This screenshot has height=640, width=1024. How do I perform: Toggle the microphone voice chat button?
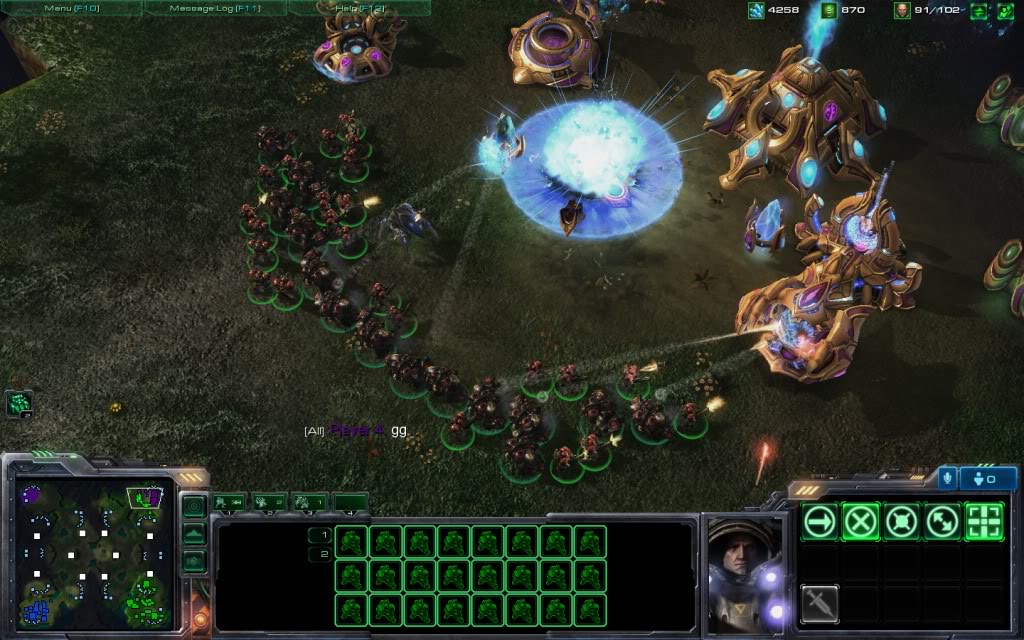(946, 479)
